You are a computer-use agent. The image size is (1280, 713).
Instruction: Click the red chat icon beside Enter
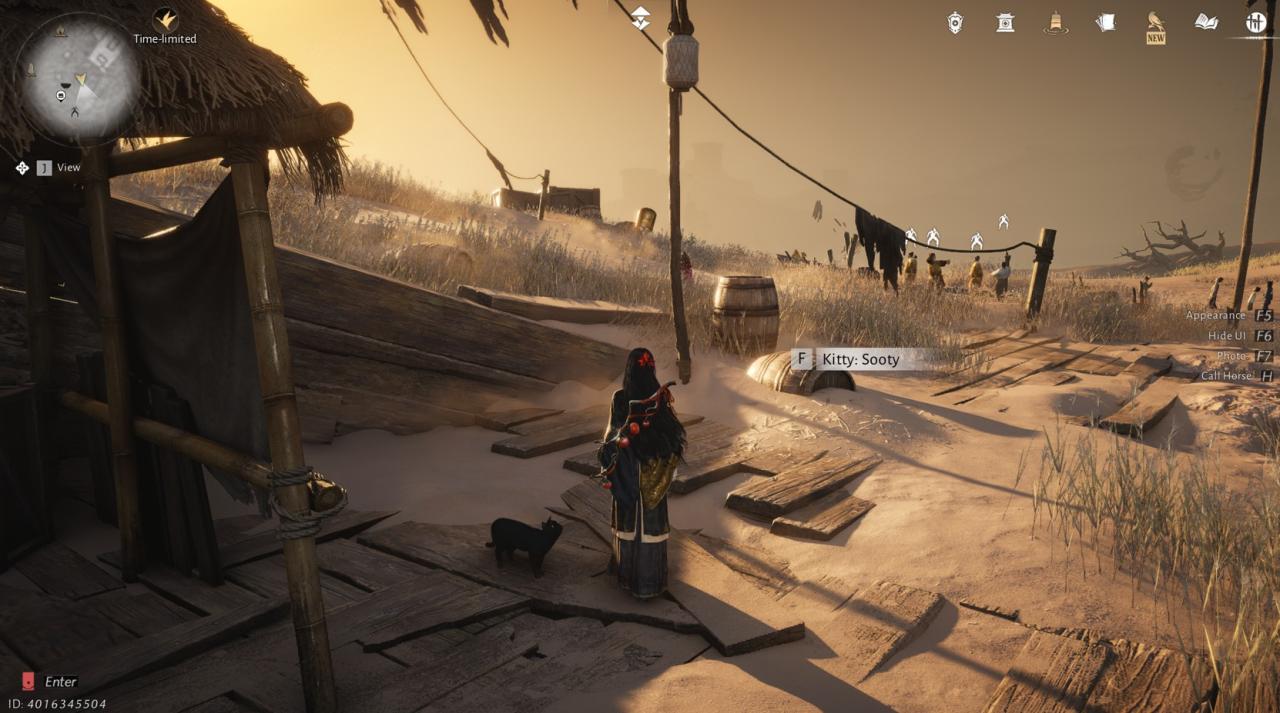pyautogui.click(x=28, y=681)
